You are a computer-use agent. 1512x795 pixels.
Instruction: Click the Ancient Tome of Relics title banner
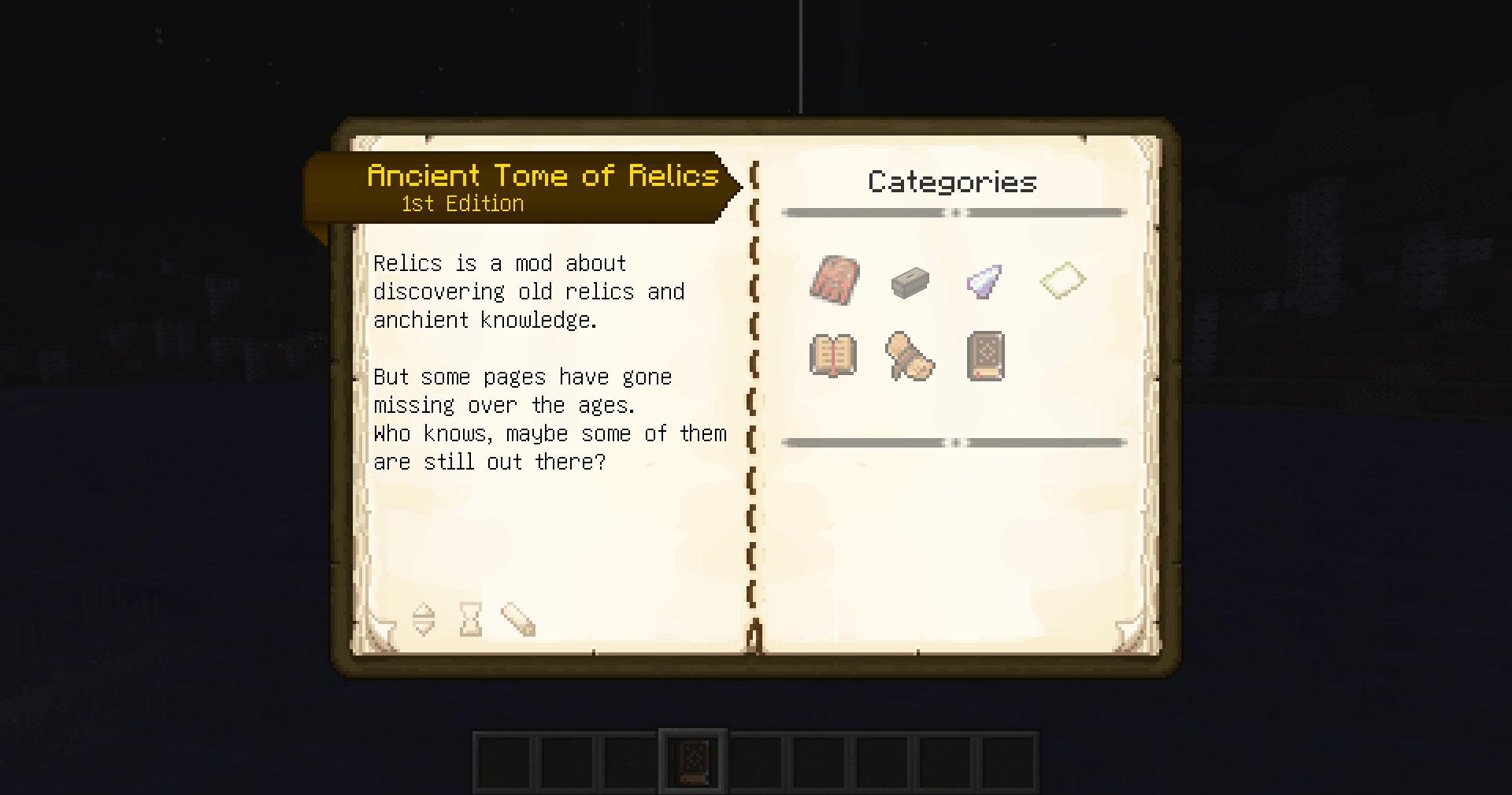(x=543, y=175)
